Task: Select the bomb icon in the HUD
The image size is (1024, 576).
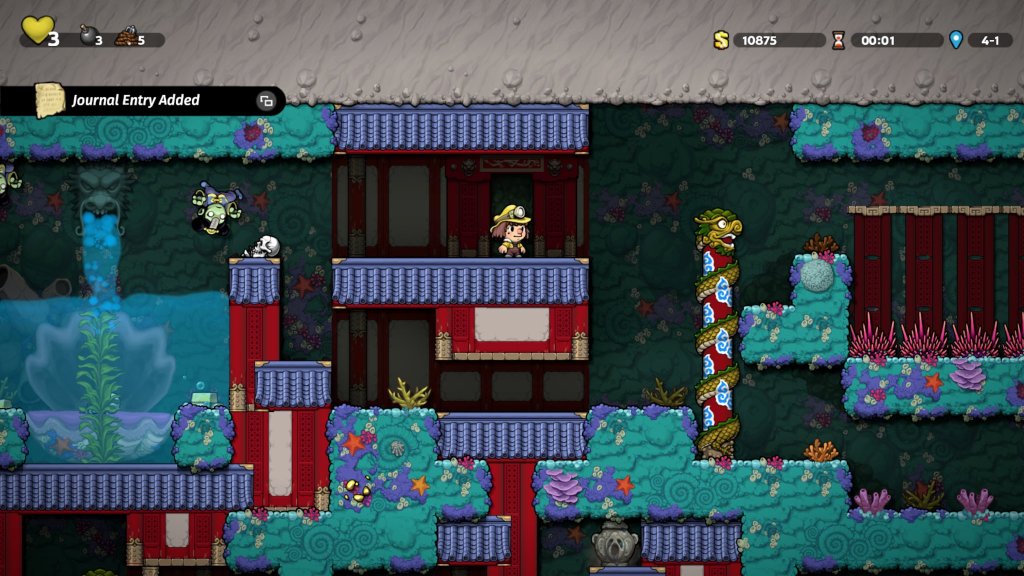Action: click(x=87, y=37)
